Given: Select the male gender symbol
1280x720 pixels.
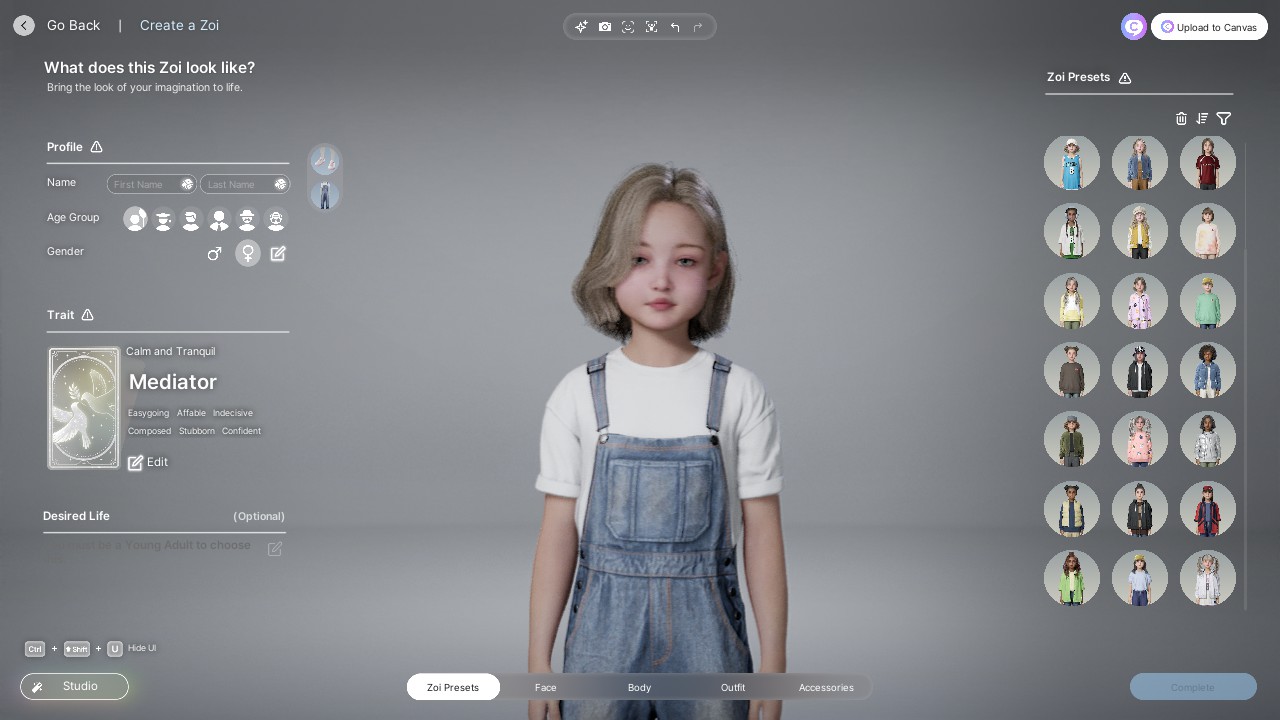Looking at the screenshot, I should [215, 253].
